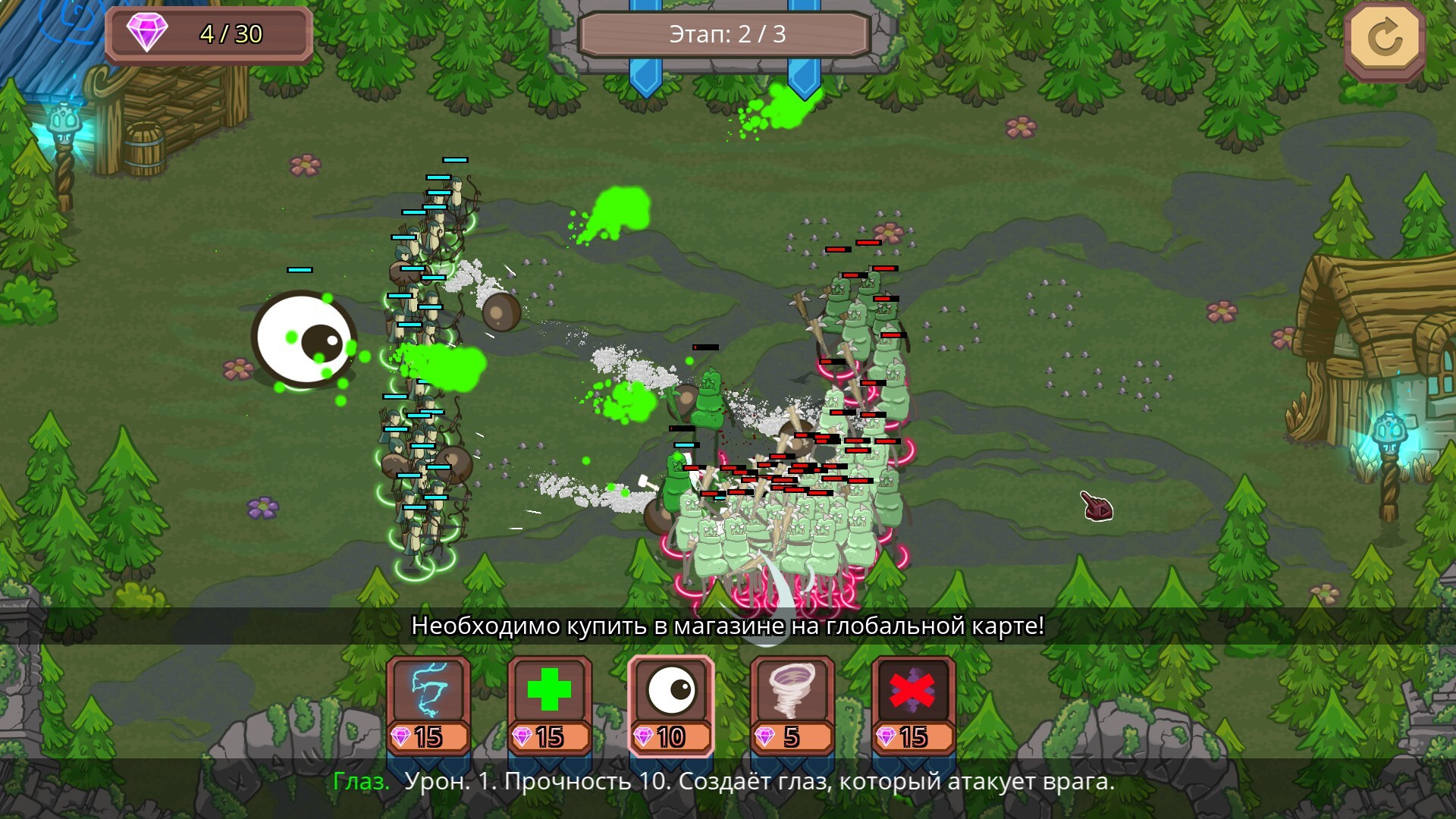Viewport: 1456px width, 819px height.
Task: Use the tornado spell costing 5 gems
Action: pos(792,705)
